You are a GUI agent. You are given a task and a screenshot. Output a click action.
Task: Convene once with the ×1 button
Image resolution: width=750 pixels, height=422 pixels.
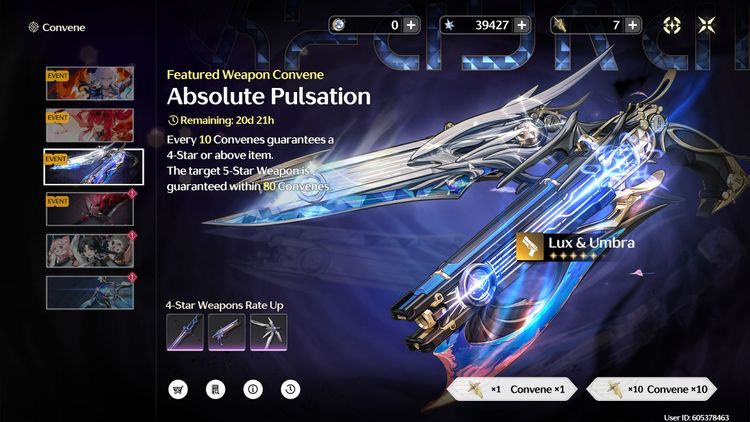(510, 389)
